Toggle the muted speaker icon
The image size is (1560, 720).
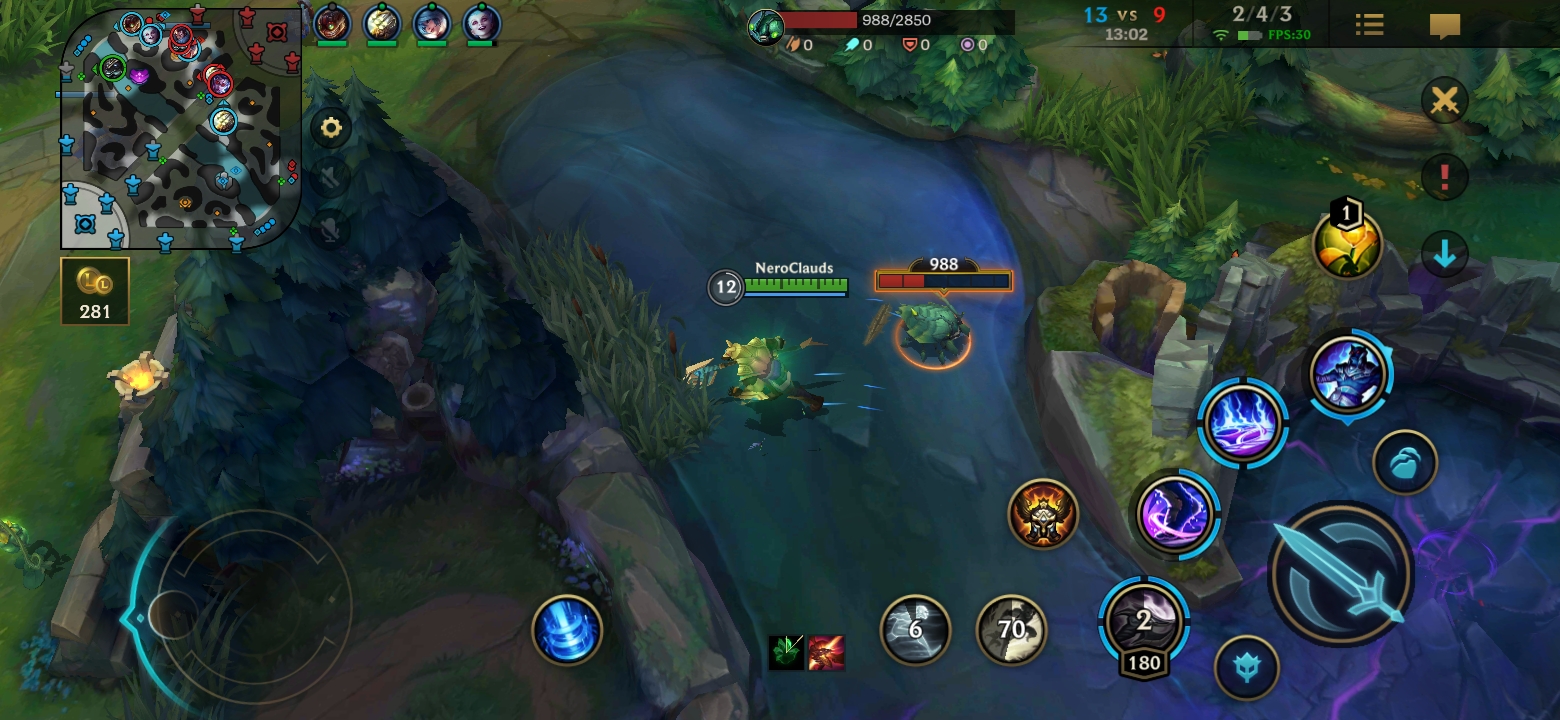point(331,178)
